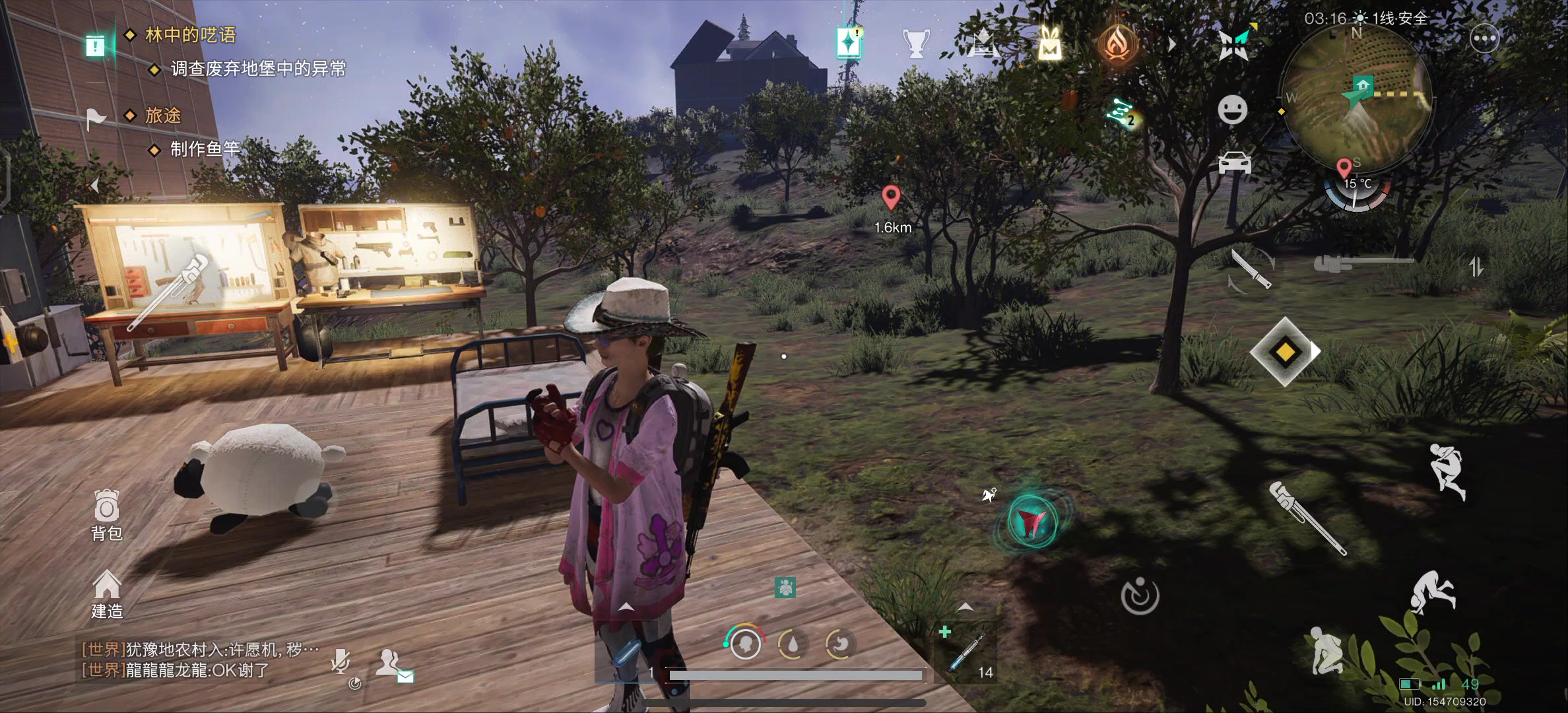Open the campfire event icon
The width and height of the screenshot is (1568, 713).
point(1117,44)
